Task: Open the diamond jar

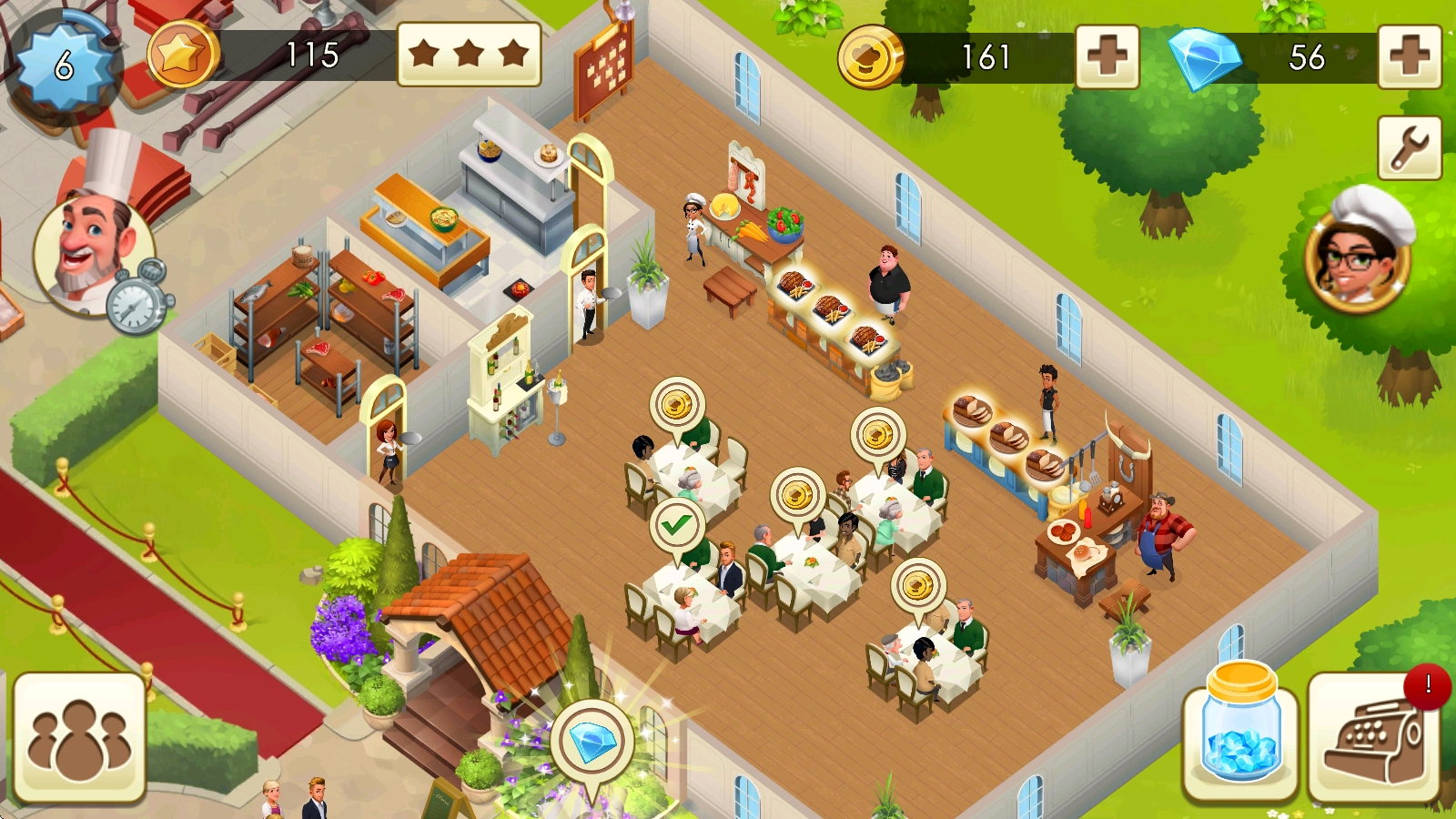Action: [x=1239, y=735]
